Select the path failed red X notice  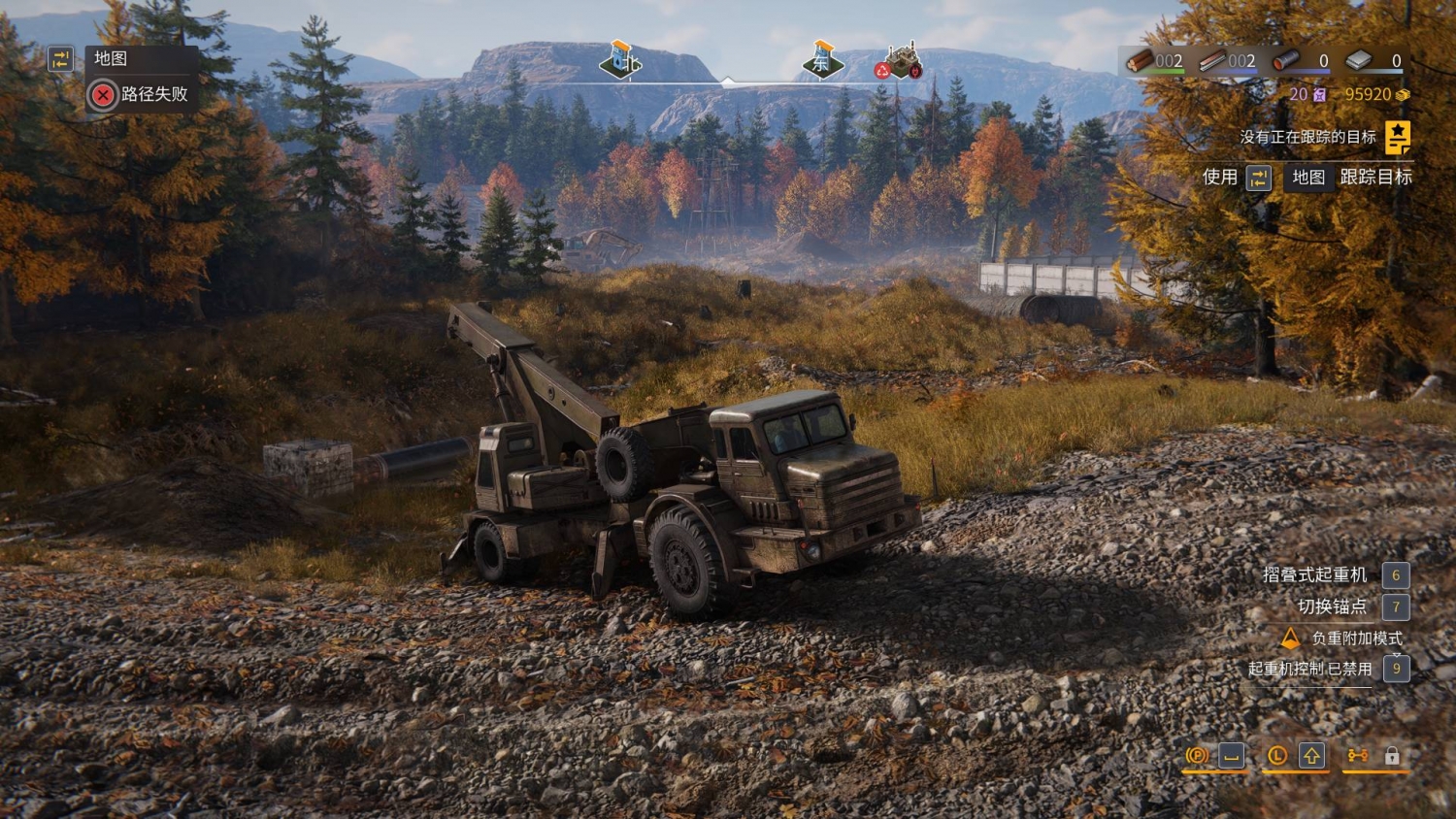102,94
